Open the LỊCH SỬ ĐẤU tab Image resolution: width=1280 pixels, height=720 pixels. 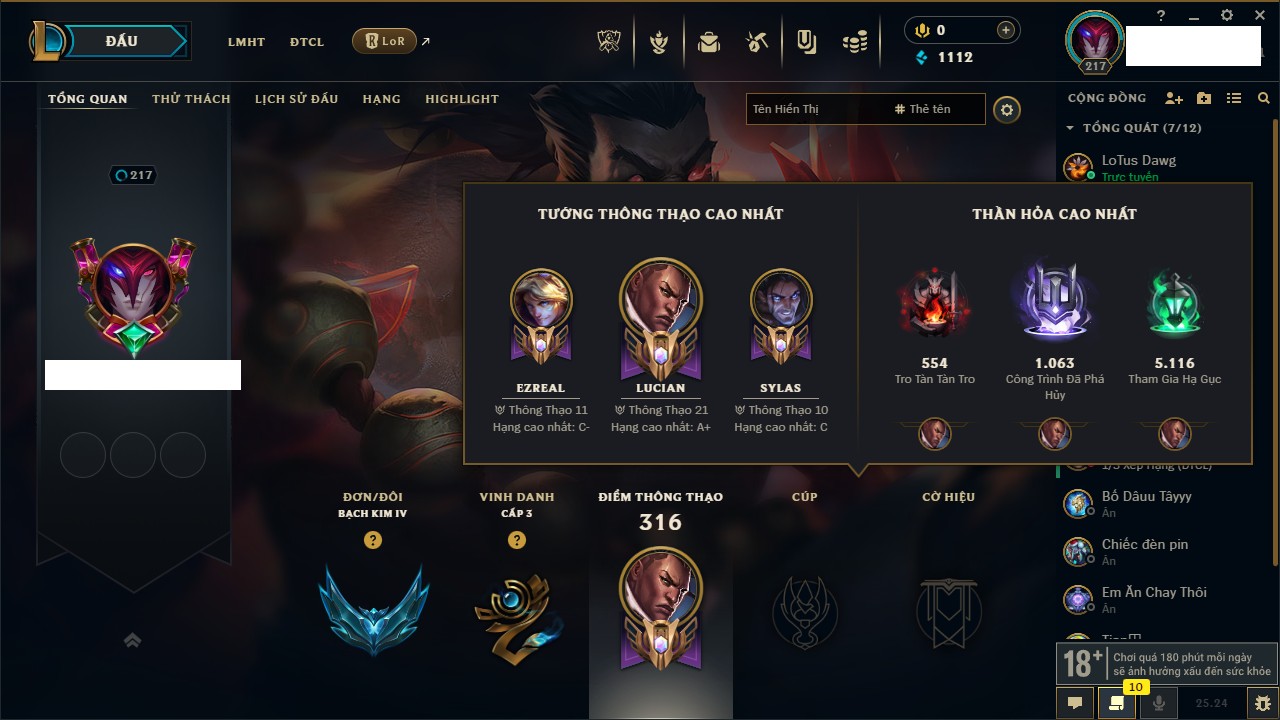pos(296,99)
